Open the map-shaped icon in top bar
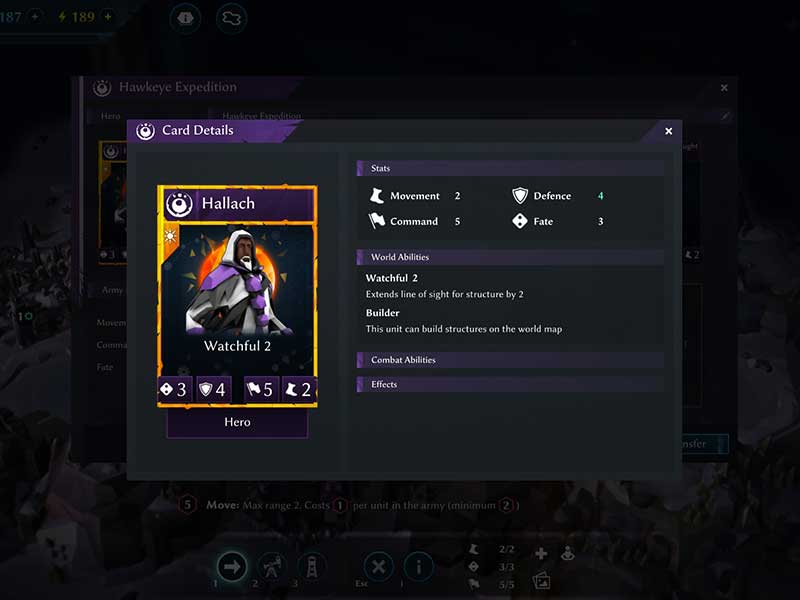 232,17
